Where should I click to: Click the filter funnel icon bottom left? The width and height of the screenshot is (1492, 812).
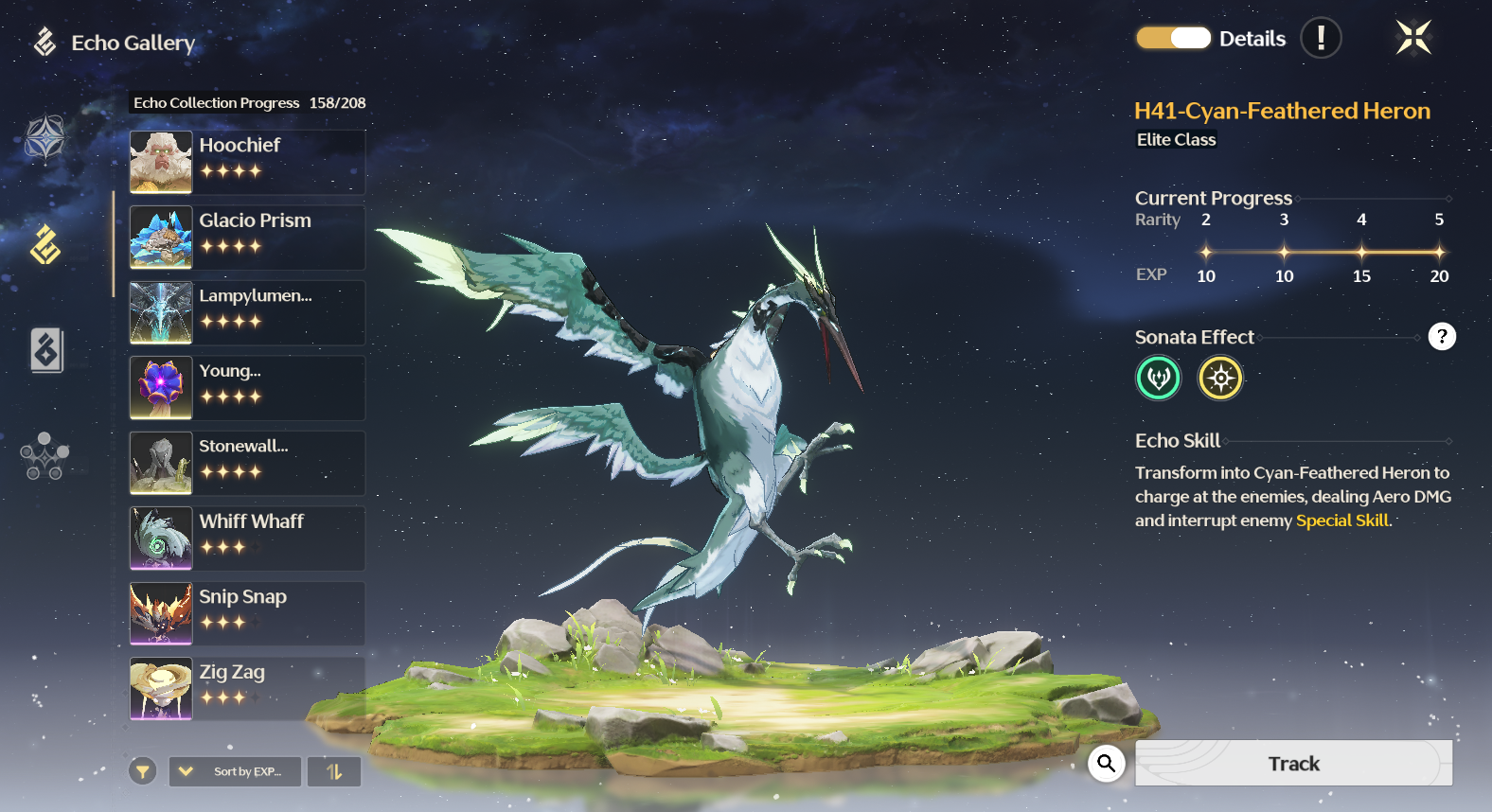click(142, 771)
